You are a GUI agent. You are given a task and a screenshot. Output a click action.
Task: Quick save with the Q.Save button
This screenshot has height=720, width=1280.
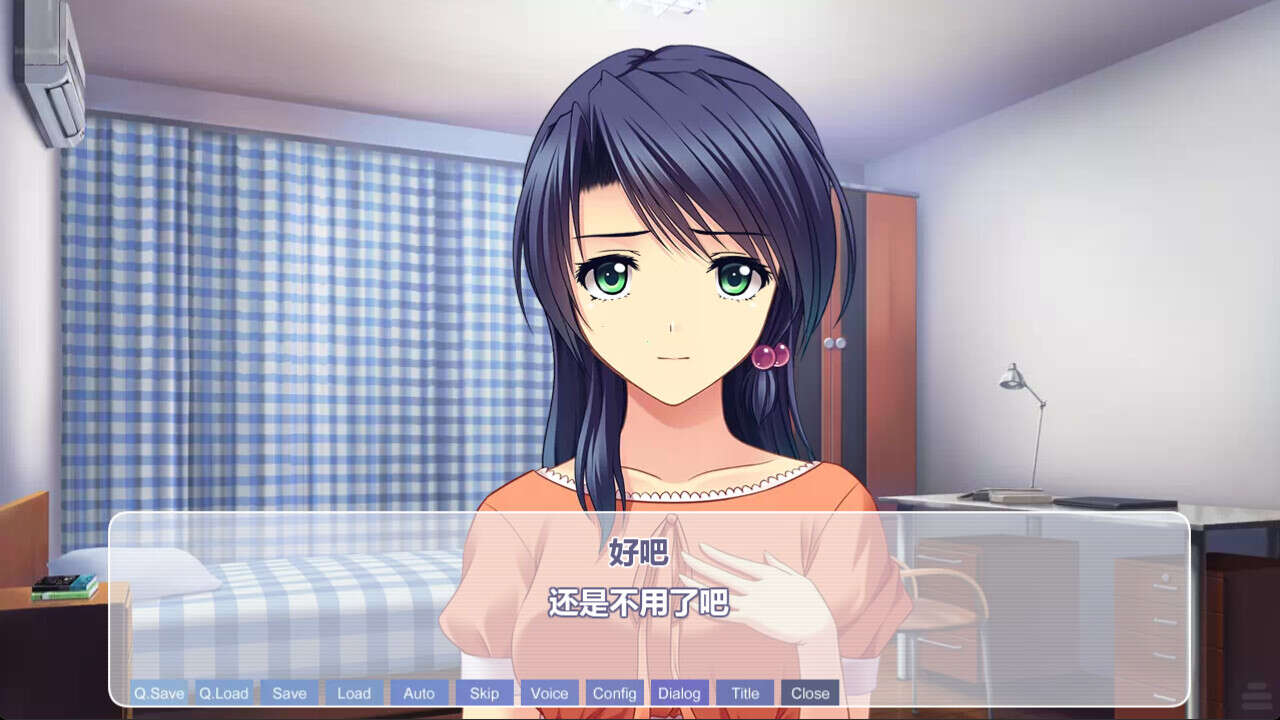point(159,693)
